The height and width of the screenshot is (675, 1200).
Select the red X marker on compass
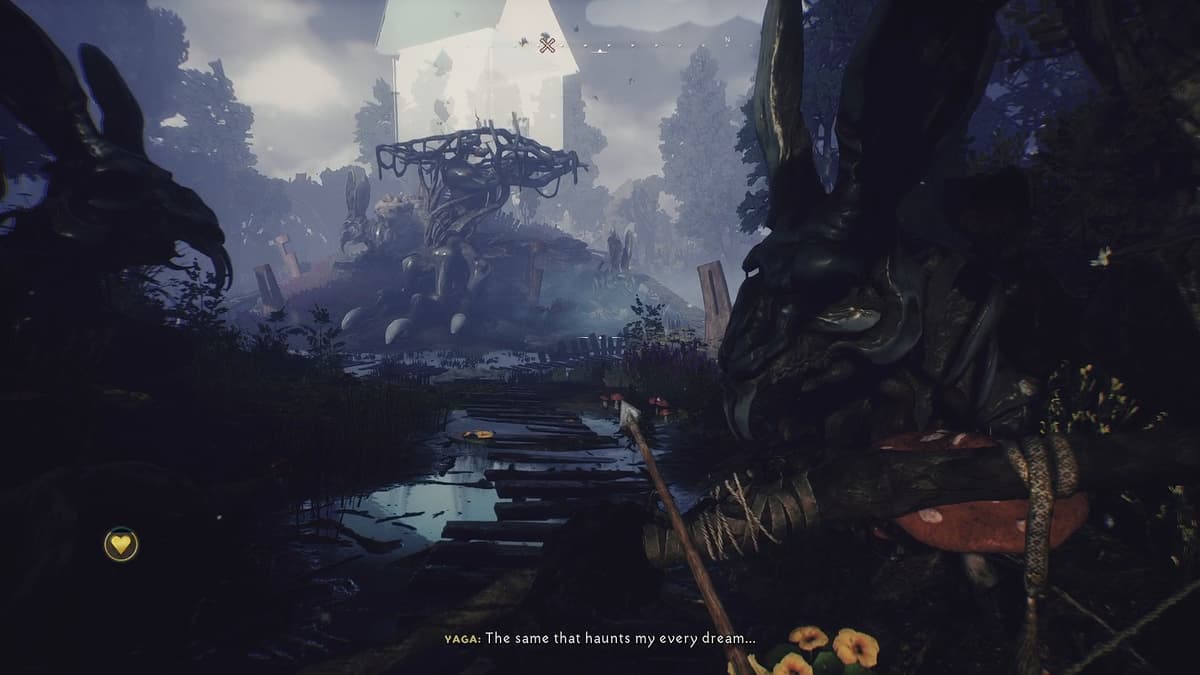point(547,43)
